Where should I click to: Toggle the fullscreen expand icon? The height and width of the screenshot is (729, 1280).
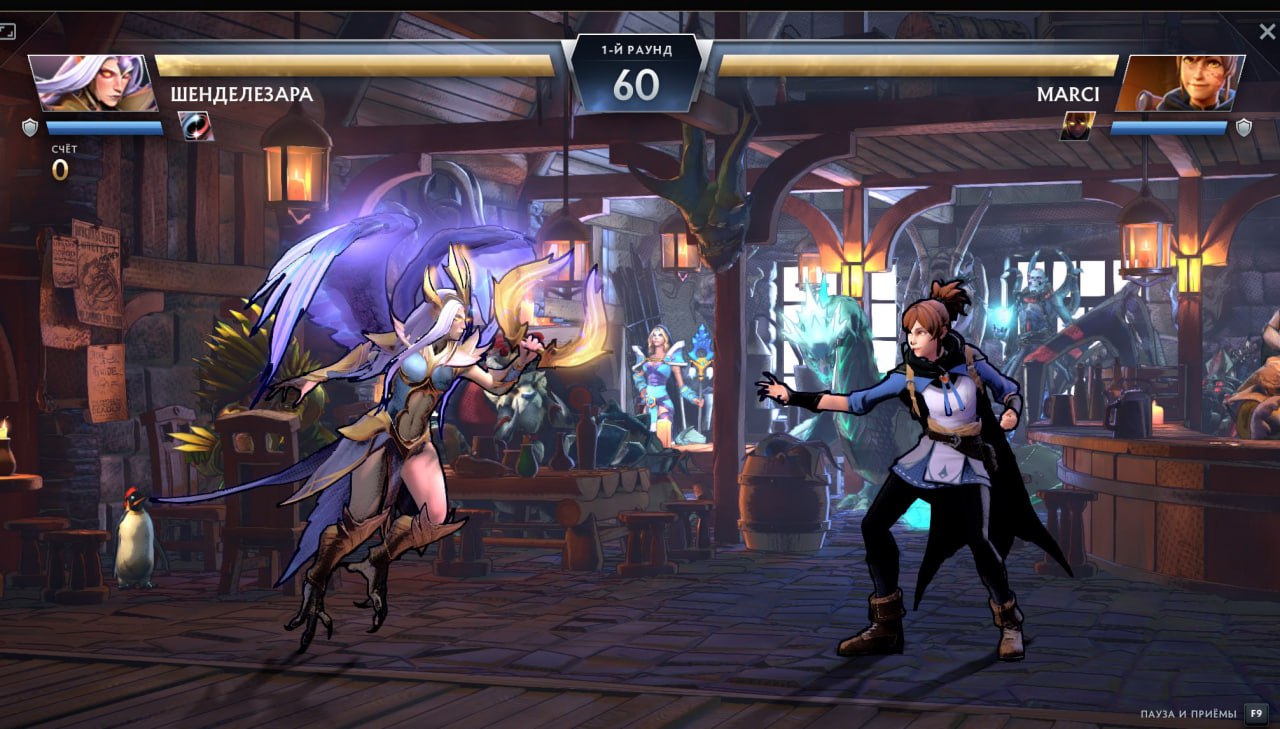pos(8,32)
